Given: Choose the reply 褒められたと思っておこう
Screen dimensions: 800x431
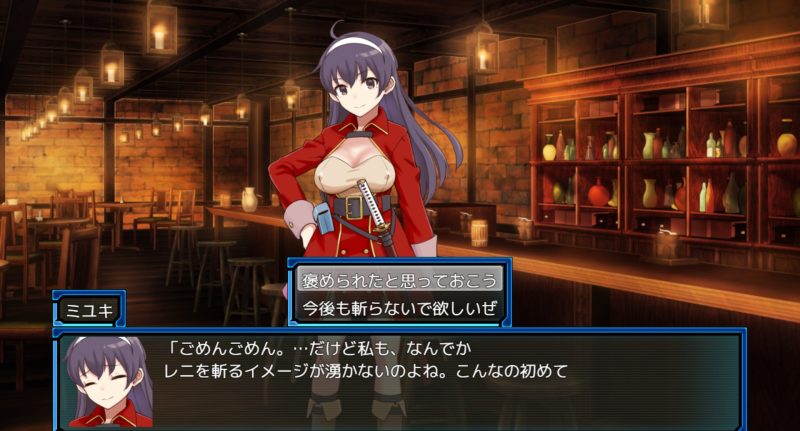Looking at the screenshot, I should point(399,279).
